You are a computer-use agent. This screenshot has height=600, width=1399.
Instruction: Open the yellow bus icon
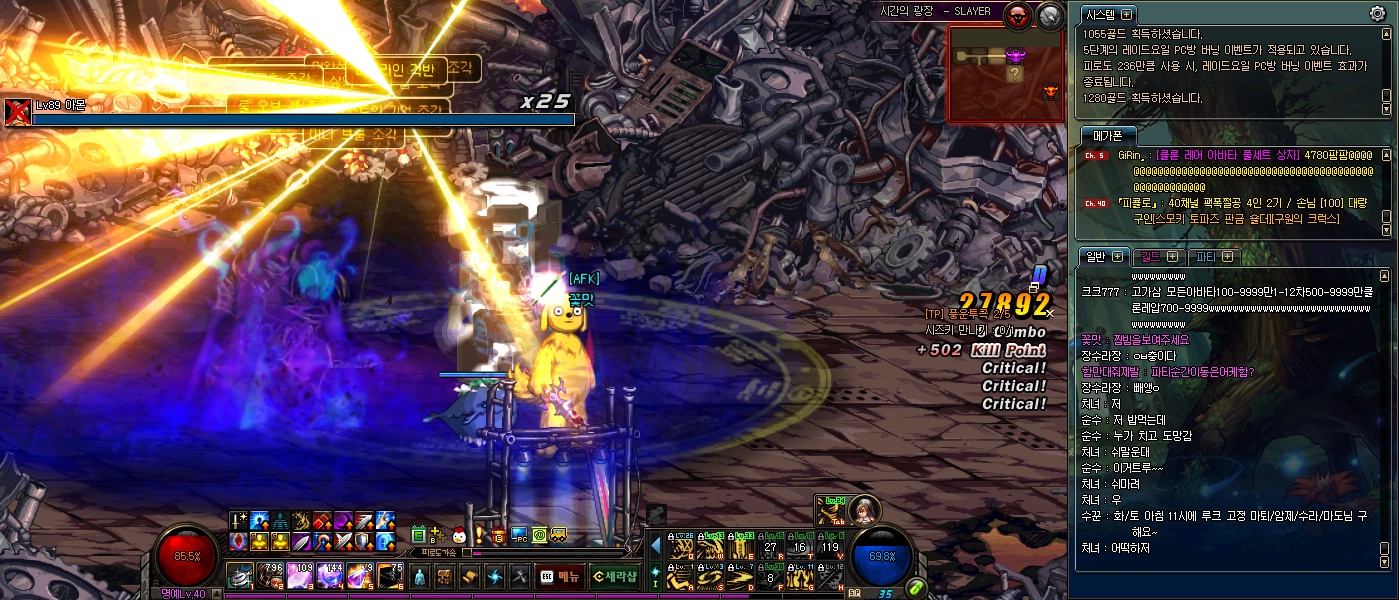(560, 535)
